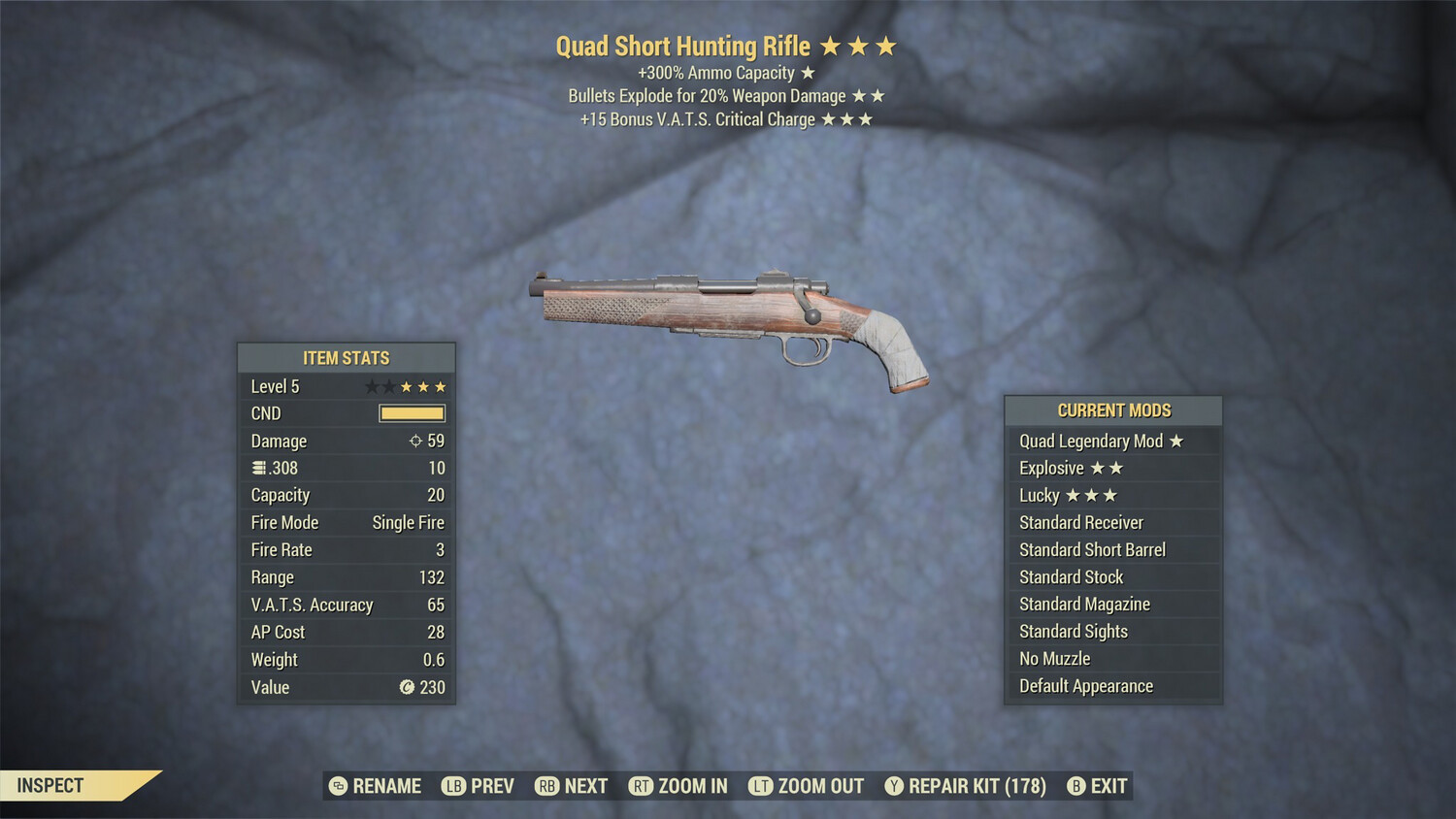Click the RT zoom in button icon

click(641, 786)
